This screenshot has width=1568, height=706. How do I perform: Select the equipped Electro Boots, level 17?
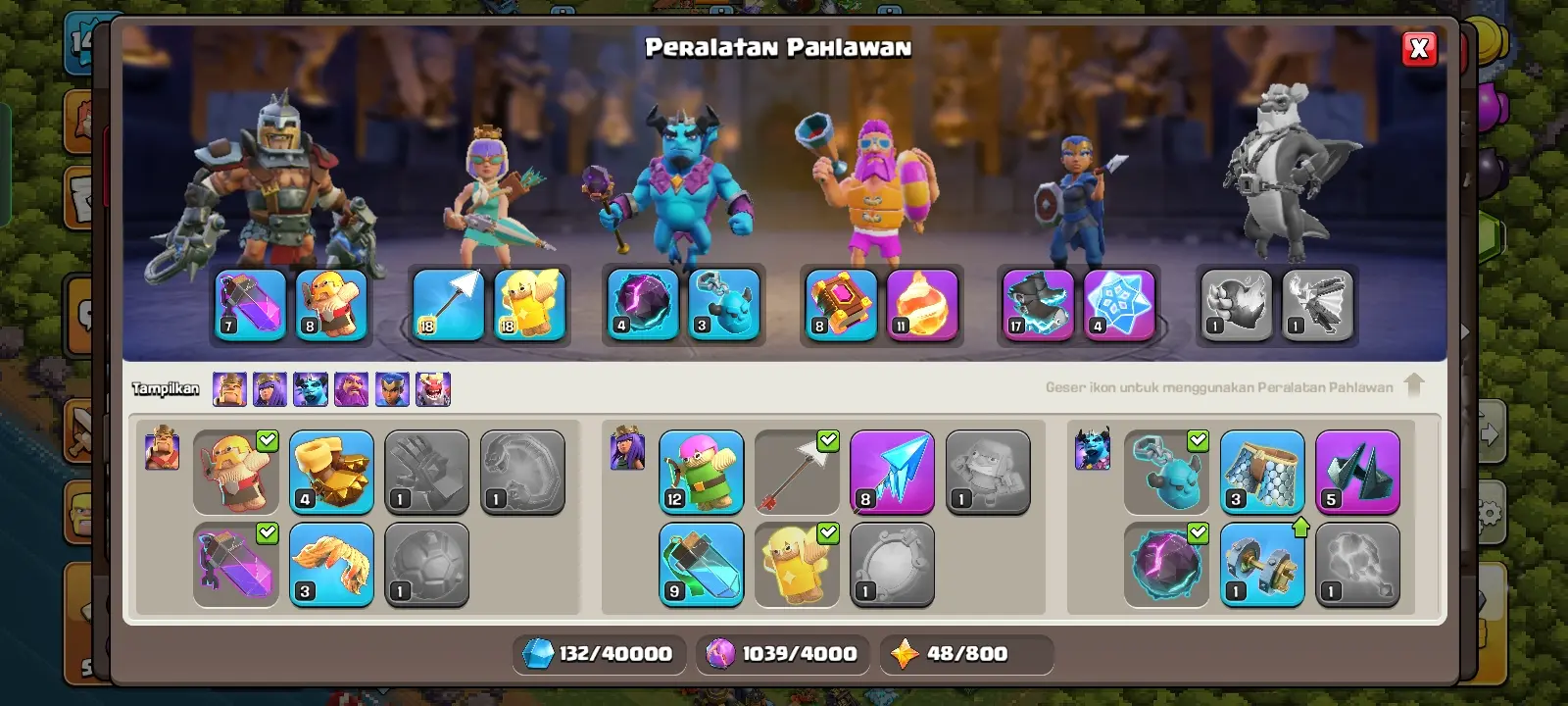coord(1039,305)
